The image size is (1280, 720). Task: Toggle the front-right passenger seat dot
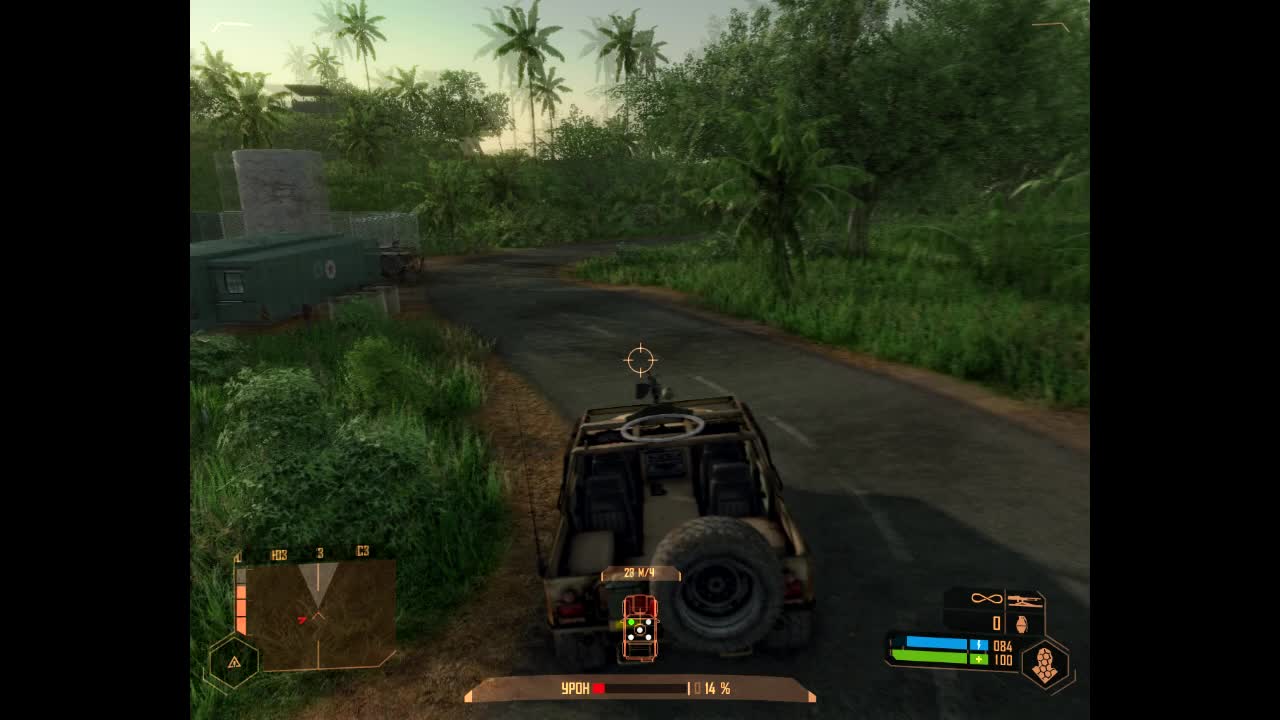[648, 622]
